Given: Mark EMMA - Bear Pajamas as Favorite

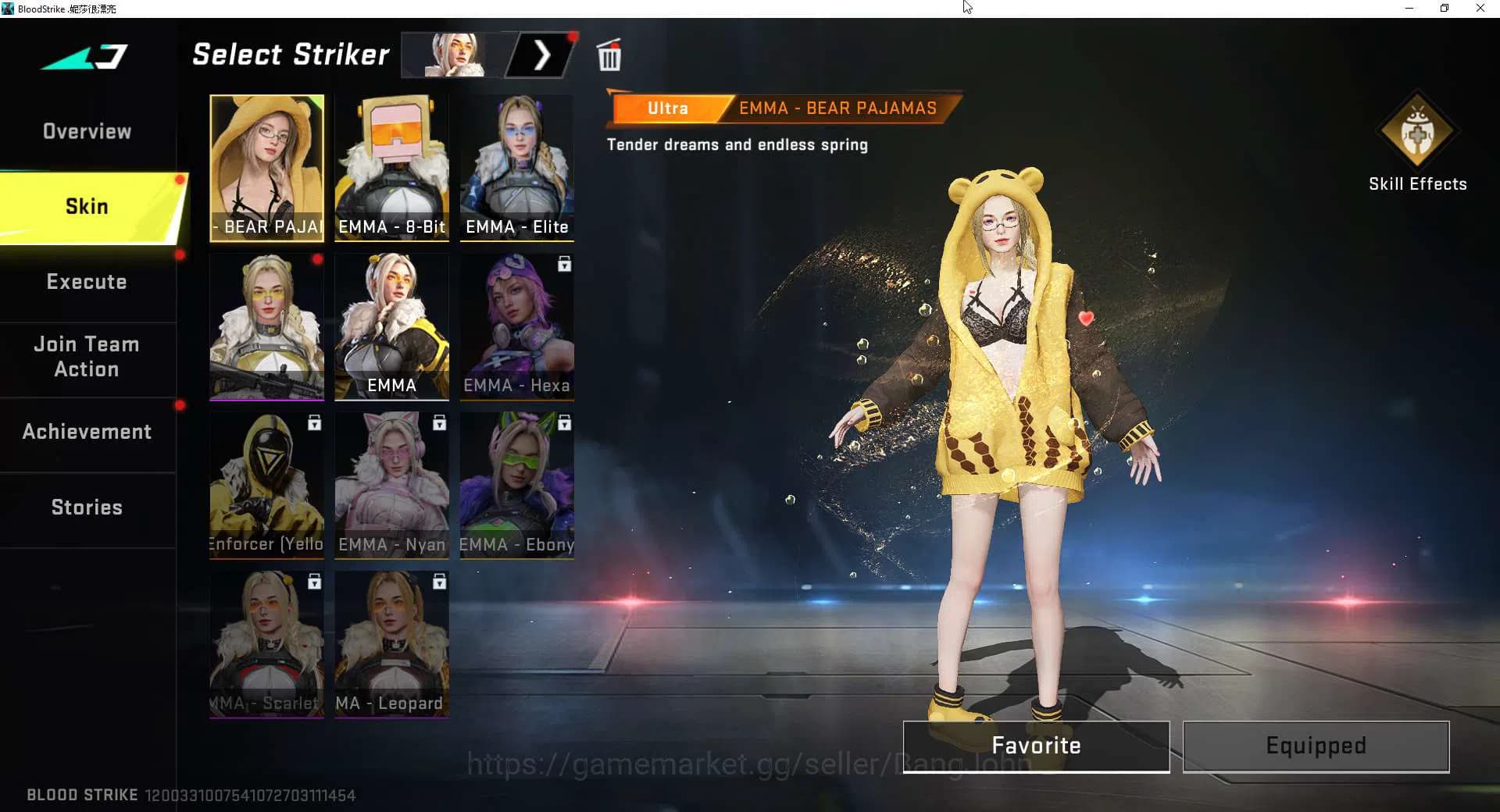Looking at the screenshot, I should [x=1035, y=746].
